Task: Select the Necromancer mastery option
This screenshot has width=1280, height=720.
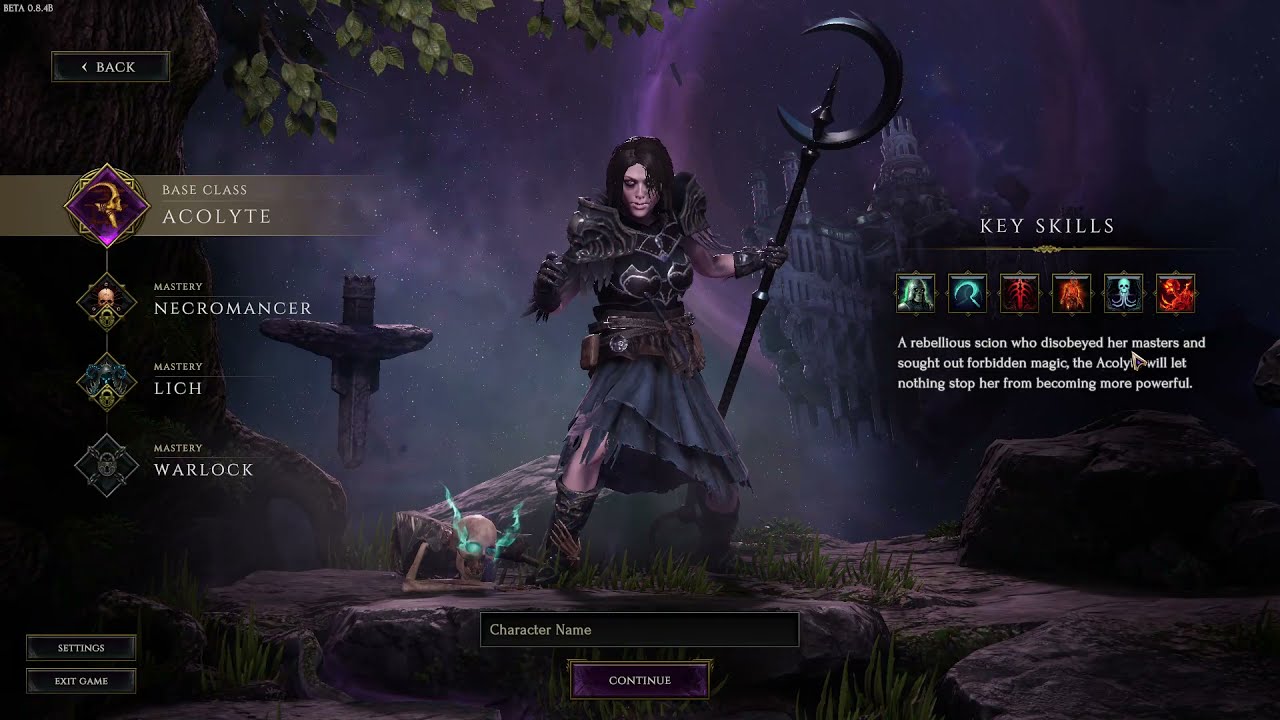Action: tap(231, 308)
